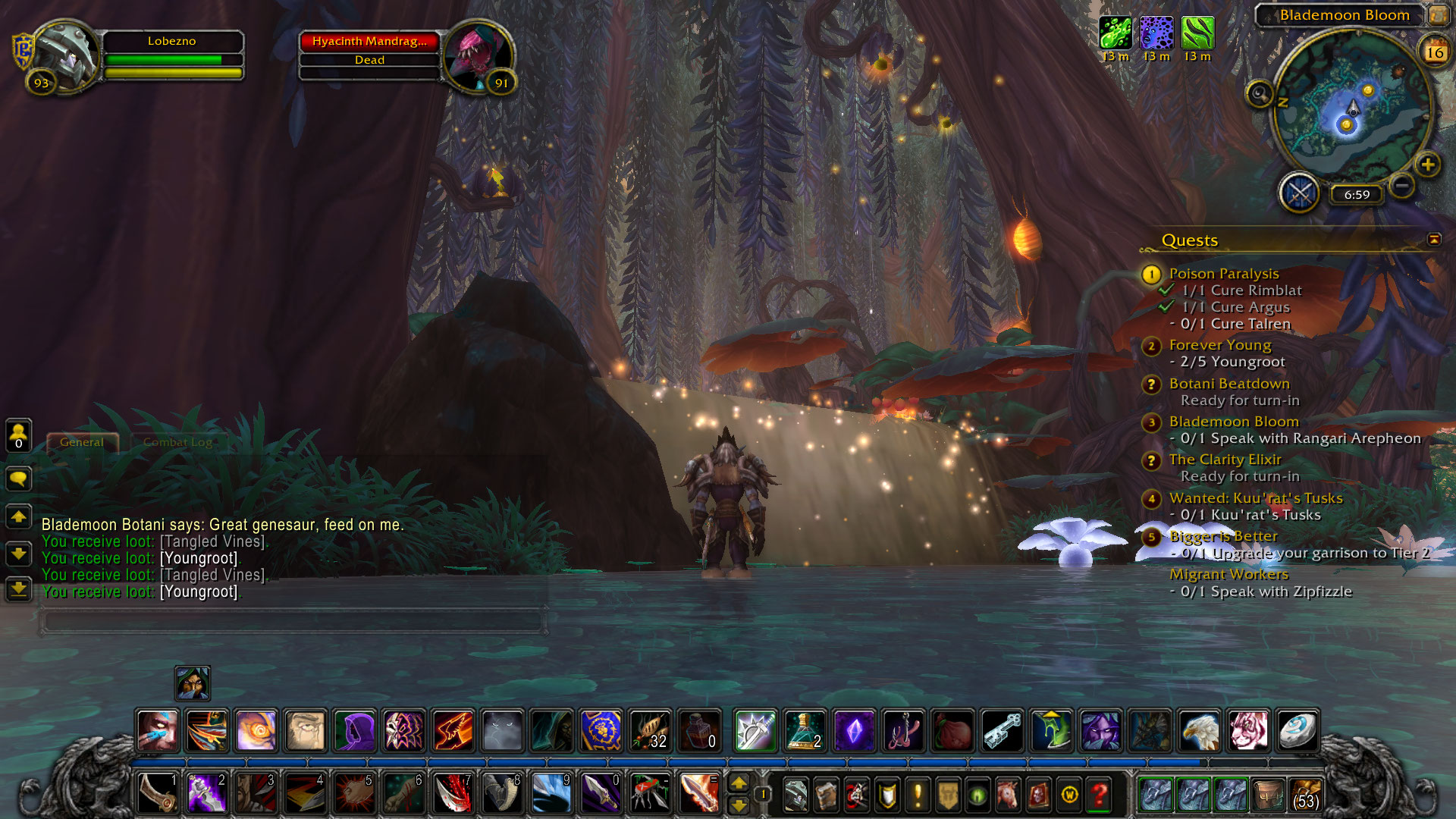Open the red question mark help button
Screen dimensions: 1456x819
point(1099,795)
